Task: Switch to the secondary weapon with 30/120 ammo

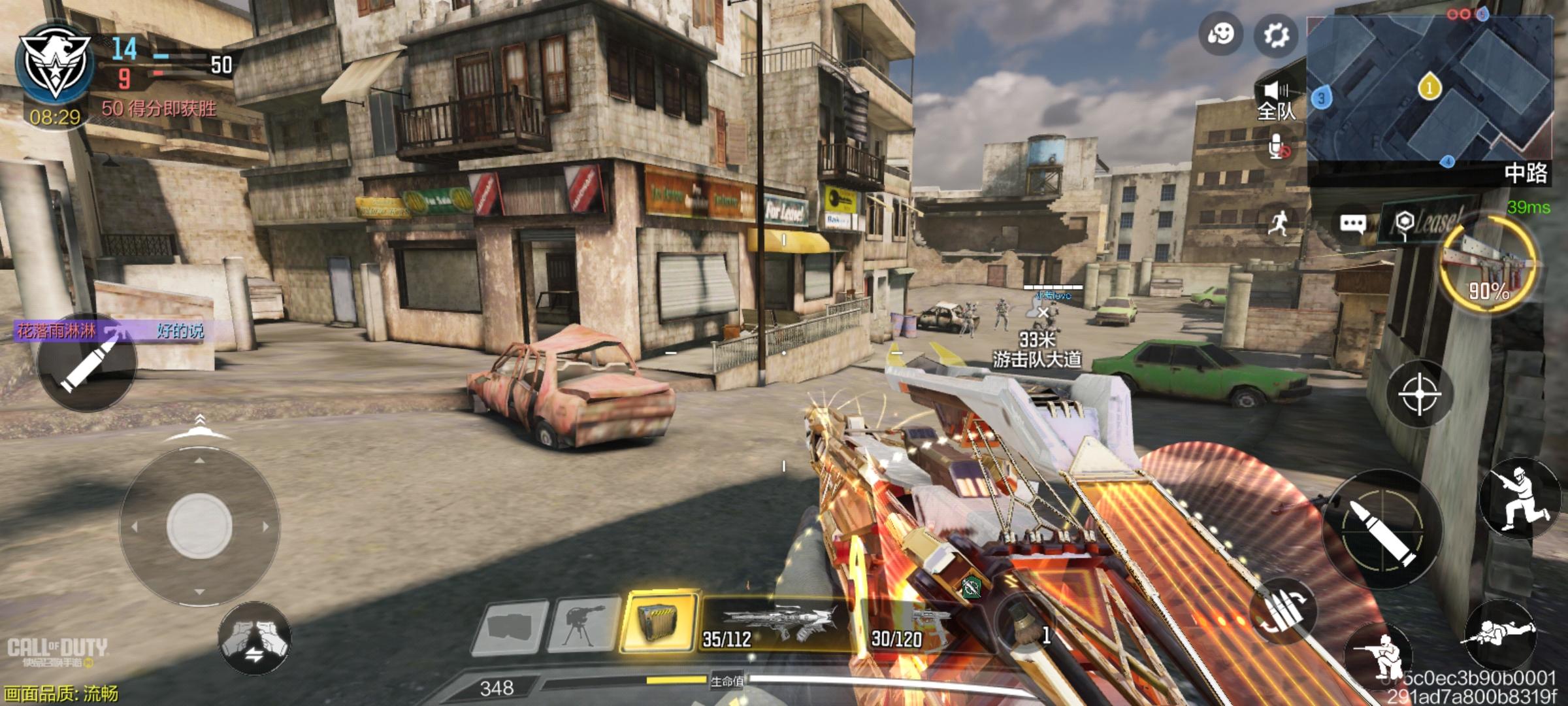Action: point(912,626)
